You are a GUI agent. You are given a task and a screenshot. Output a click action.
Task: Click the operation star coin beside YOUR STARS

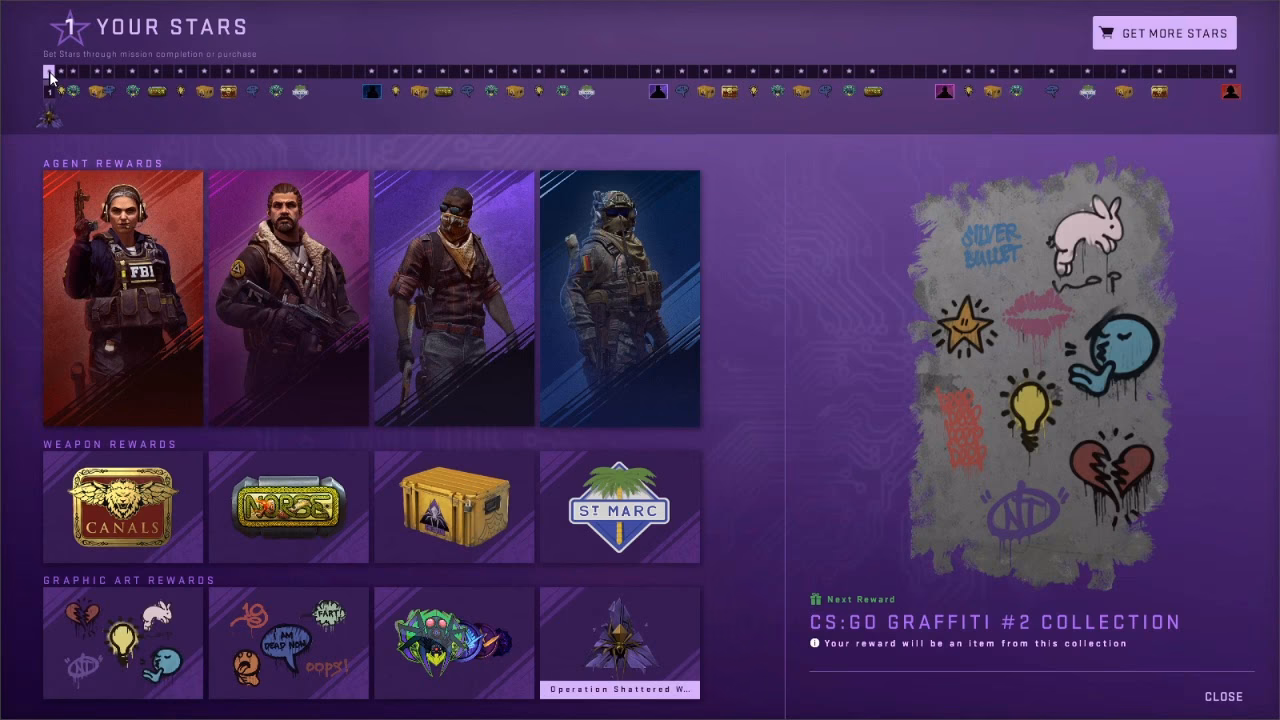pyautogui.click(x=68, y=28)
